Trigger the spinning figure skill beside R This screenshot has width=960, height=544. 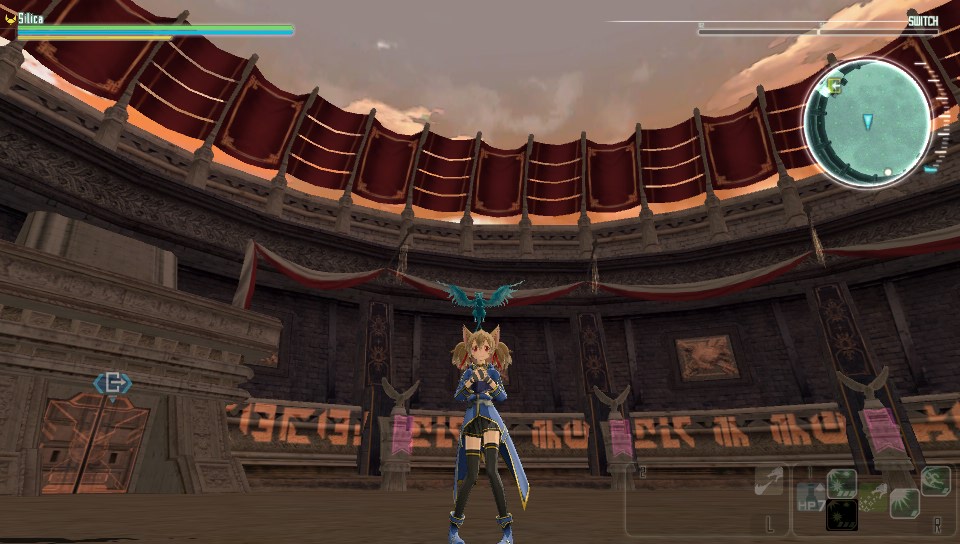[x=935, y=481]
